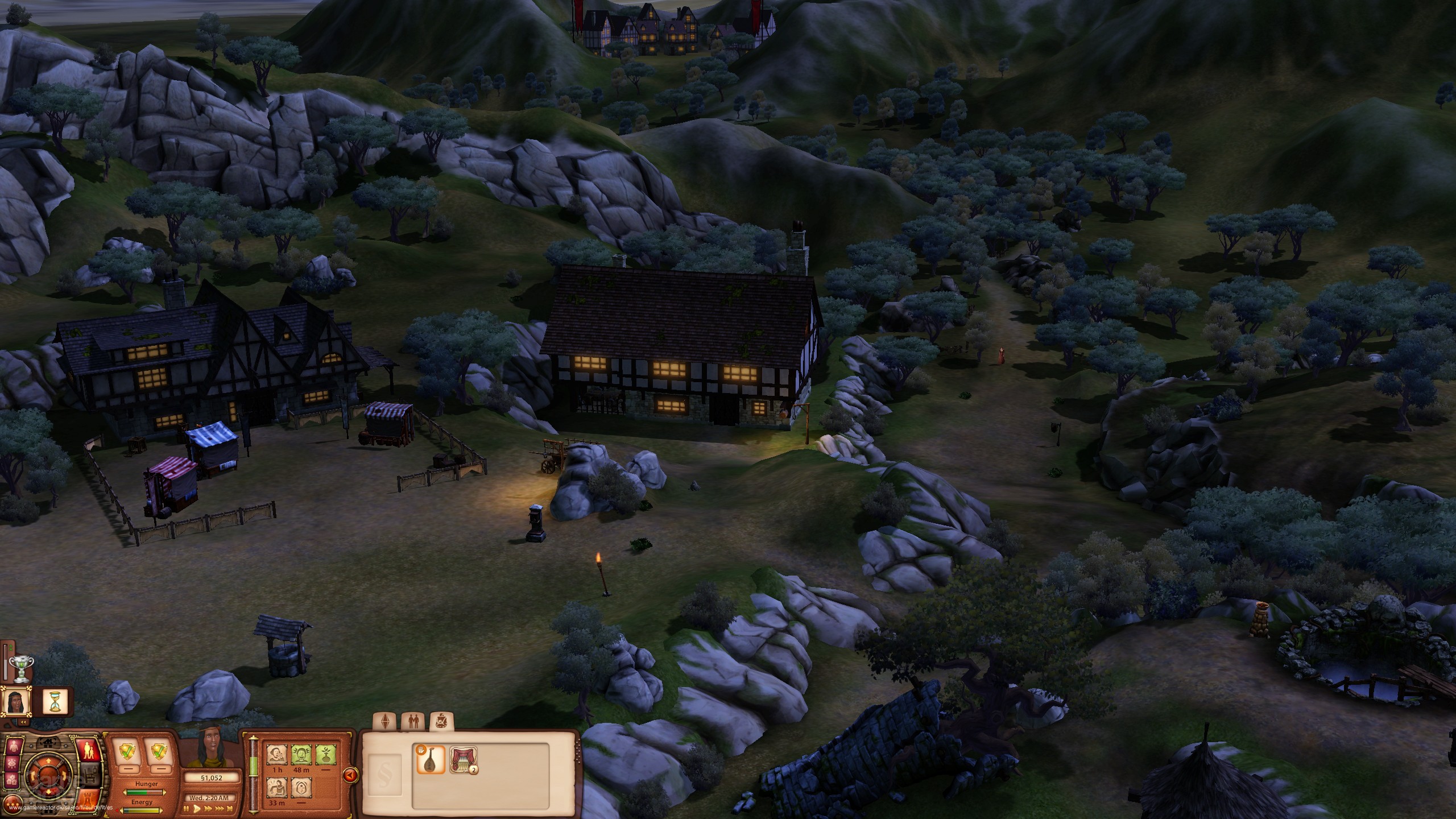Expand the plumbob tab above the inventory

[x=384, y=721]
